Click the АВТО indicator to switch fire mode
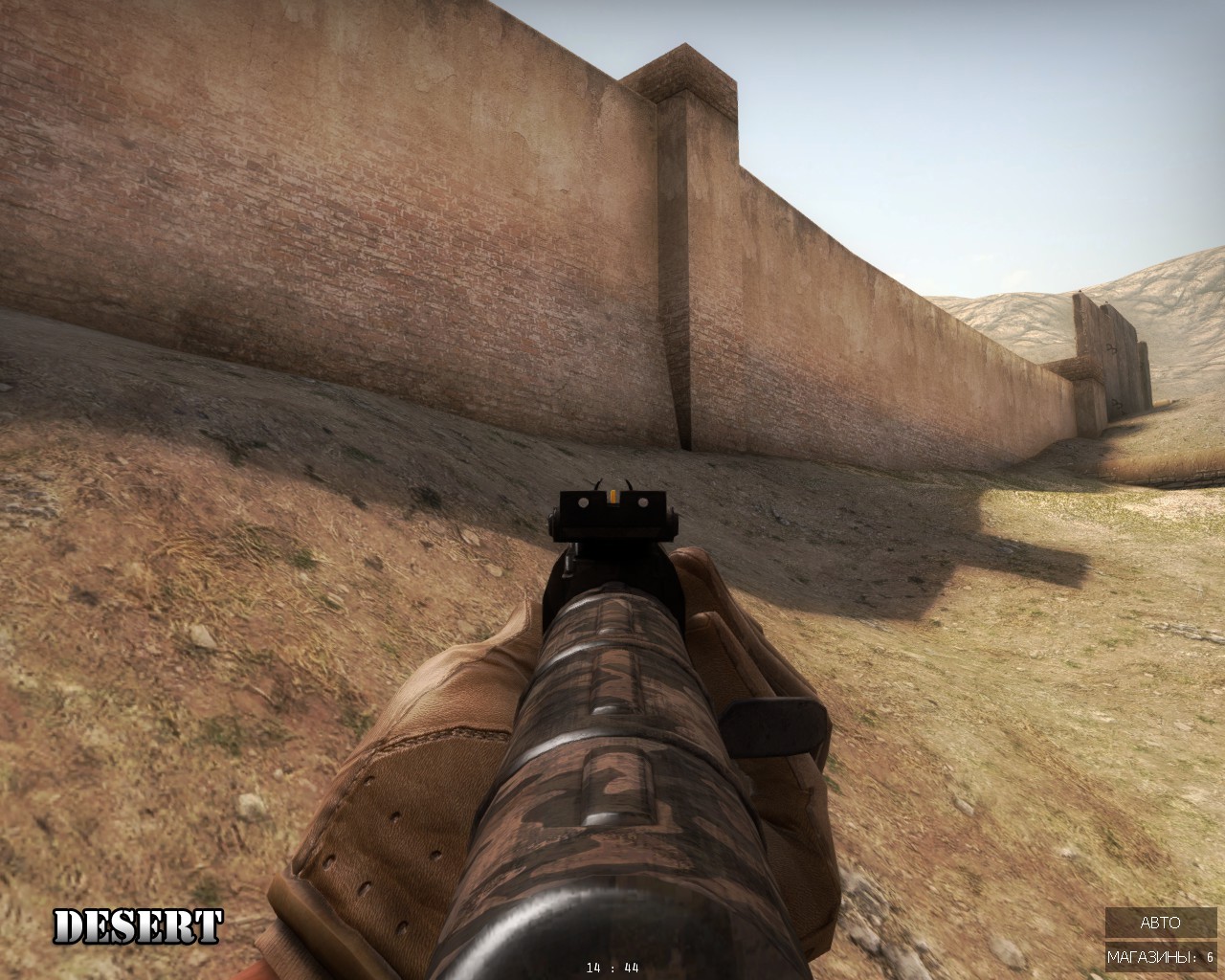The height and width of the screenshot is (980, 1225). [x=1159, y=924]
